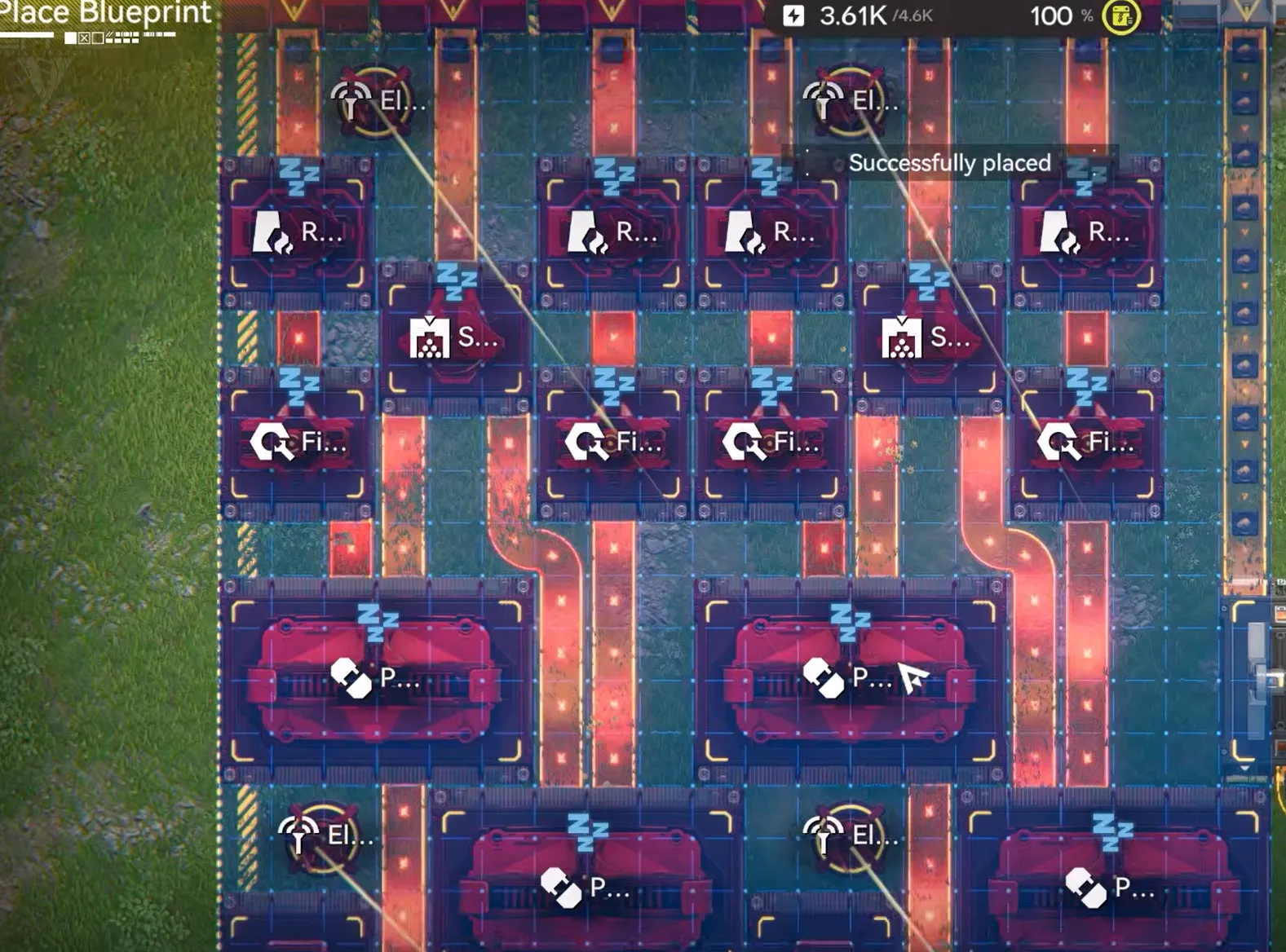Image resolution: width=1286 pixels, height=952 pixels.
Task: Click the bottom-left Electric pole icon
Action: click(299, 835)
